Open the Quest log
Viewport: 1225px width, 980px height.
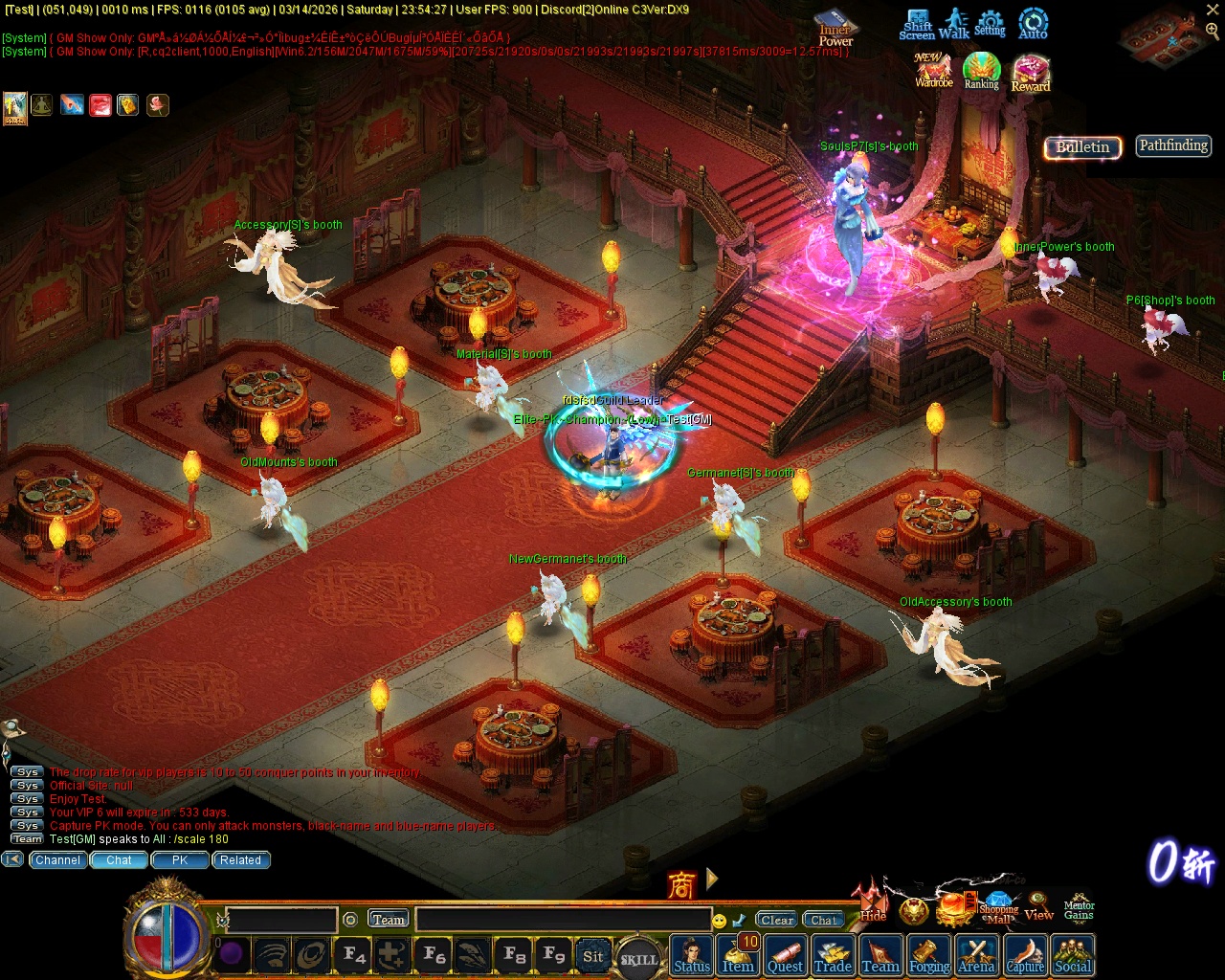click(x=785, y=956)
